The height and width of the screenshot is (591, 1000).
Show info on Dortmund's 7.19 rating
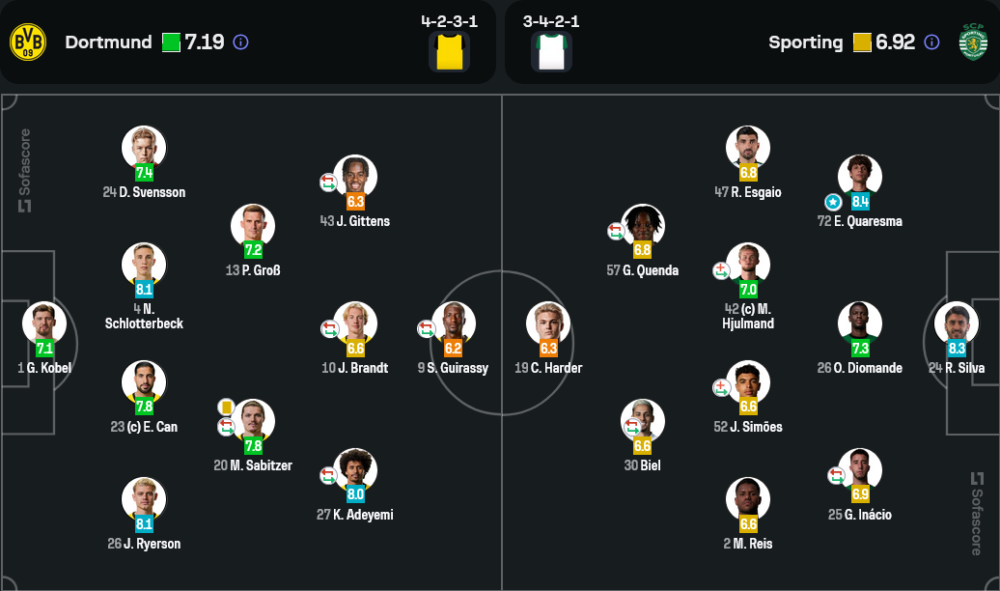pos(240,42)
